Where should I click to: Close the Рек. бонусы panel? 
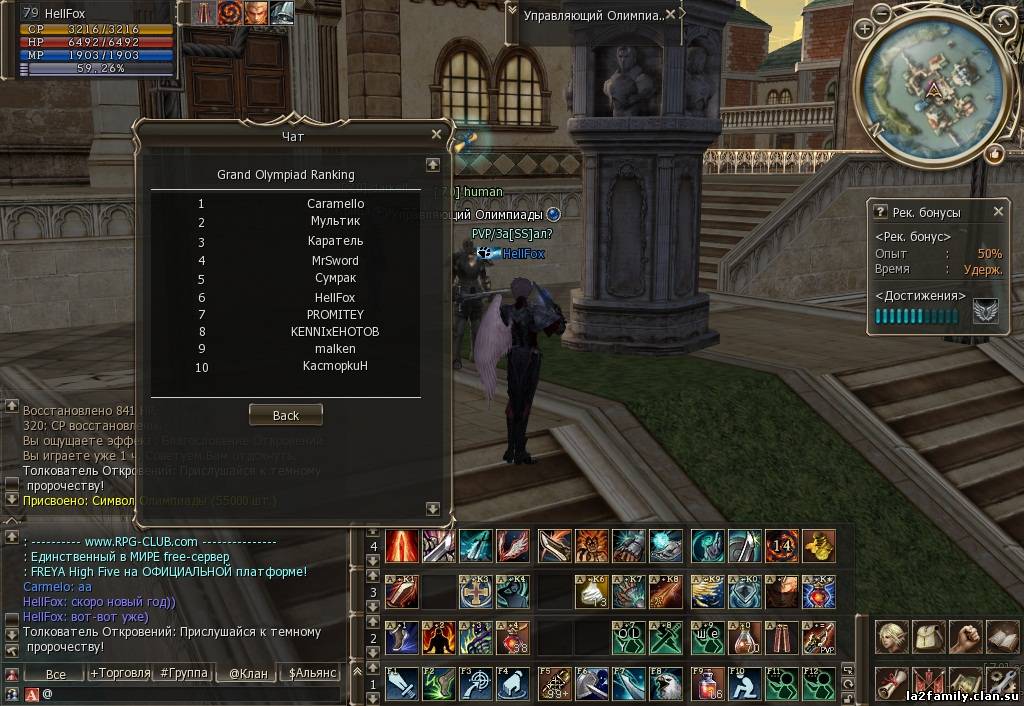pyautogui.click(x=998, y=212)
